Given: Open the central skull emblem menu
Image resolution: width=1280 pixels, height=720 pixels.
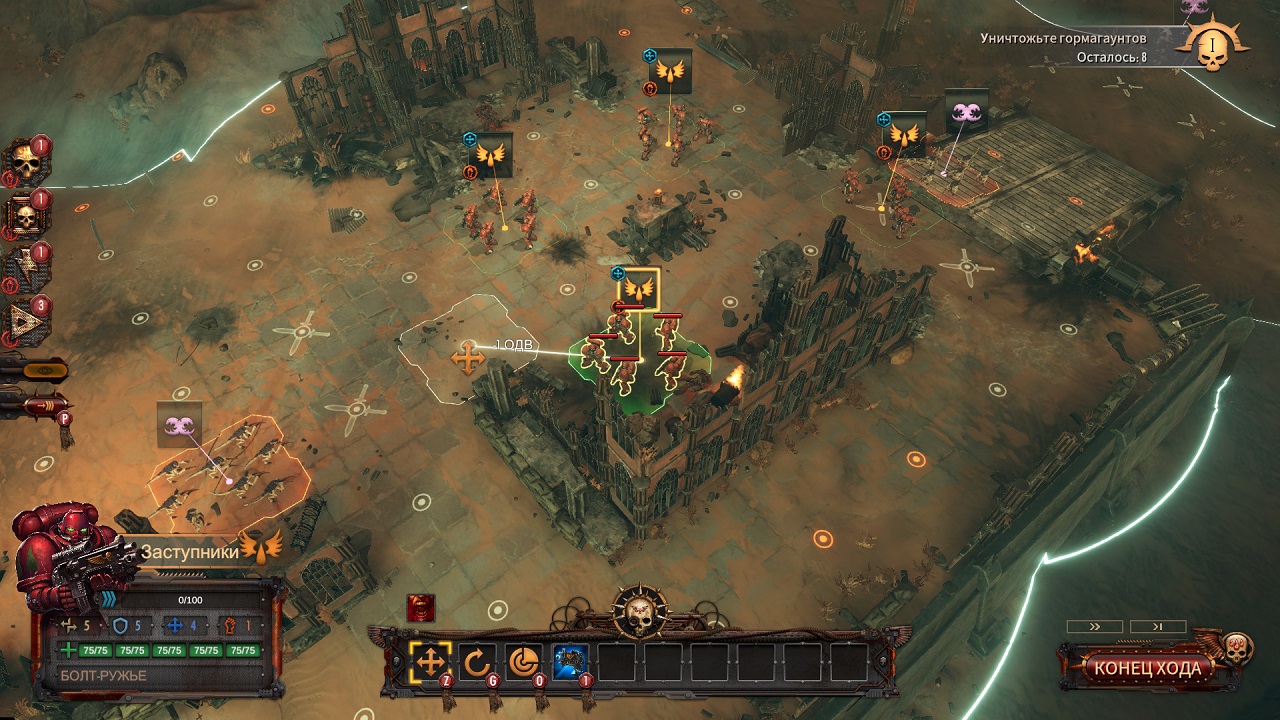Looking at the screenshot, I should (x=640, y=609).
